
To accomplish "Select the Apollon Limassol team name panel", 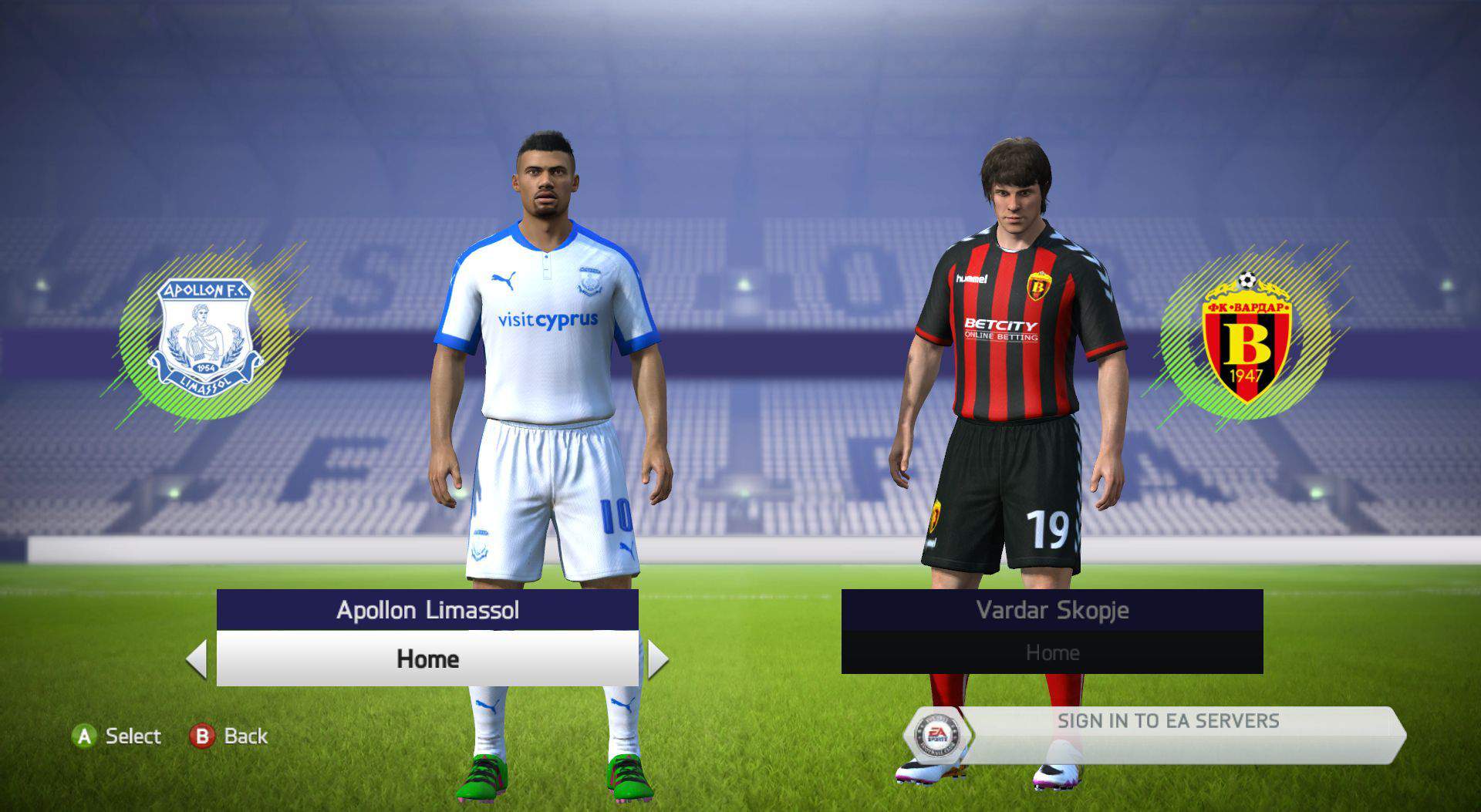I will tap(427, 610).
